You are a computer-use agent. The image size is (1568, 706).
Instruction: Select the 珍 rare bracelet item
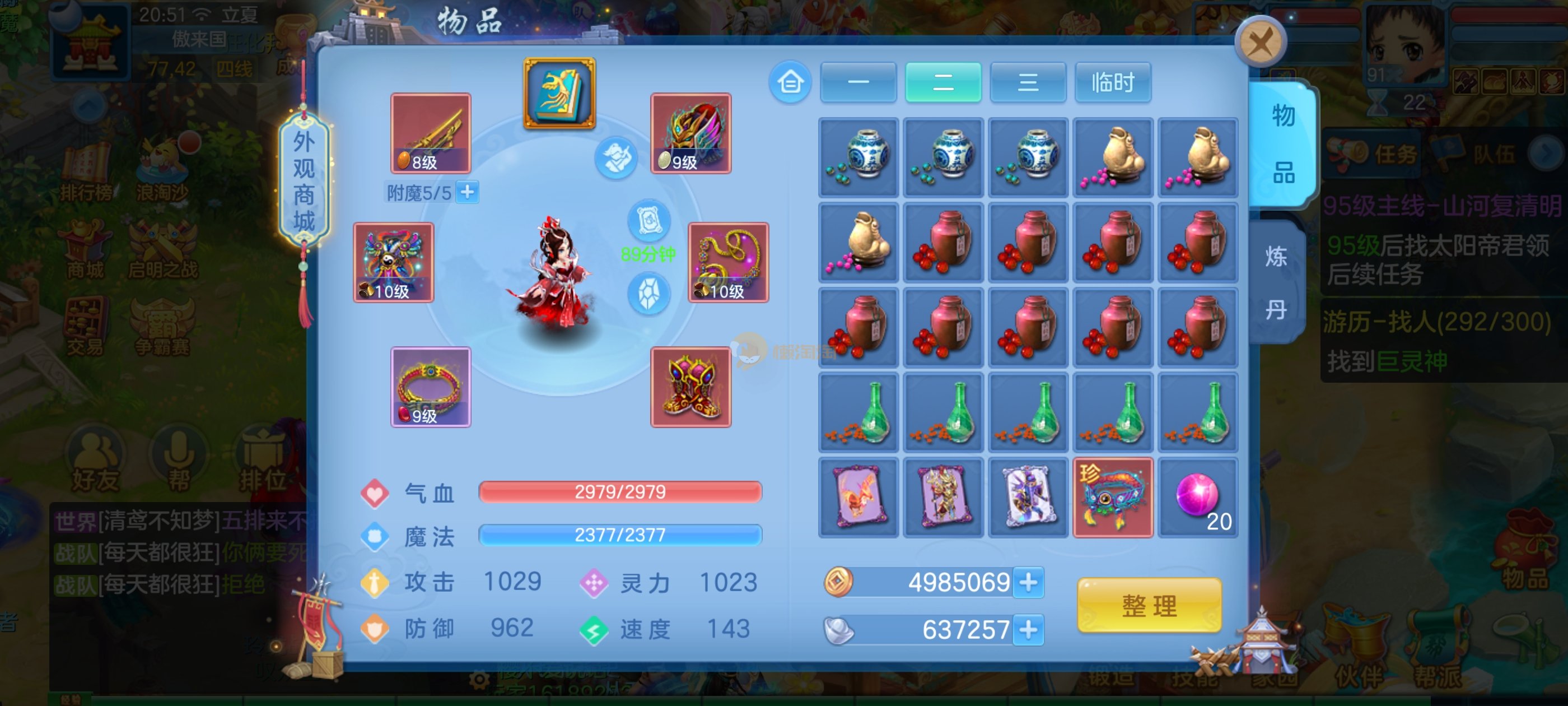coord(1112,498)
